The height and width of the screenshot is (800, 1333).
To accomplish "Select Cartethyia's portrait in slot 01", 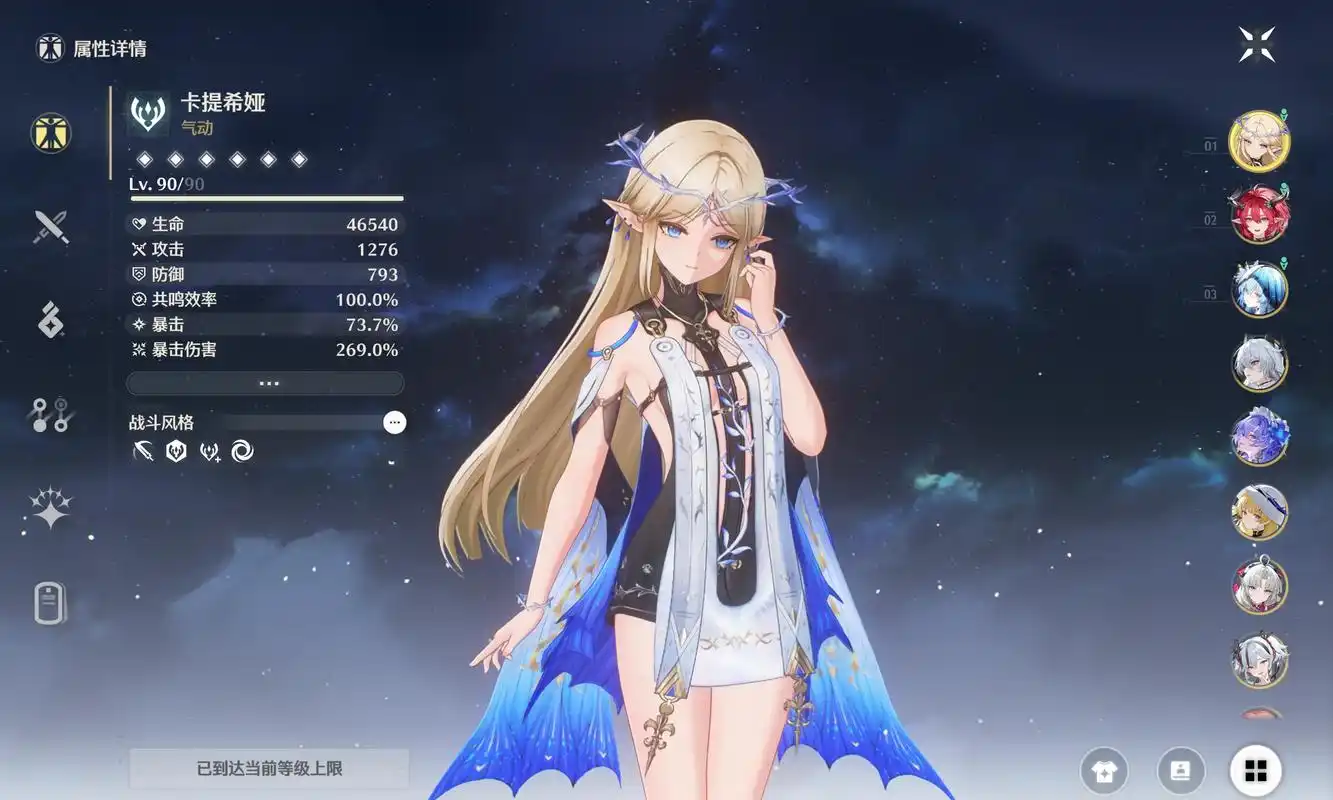I will coord(1258,141).
